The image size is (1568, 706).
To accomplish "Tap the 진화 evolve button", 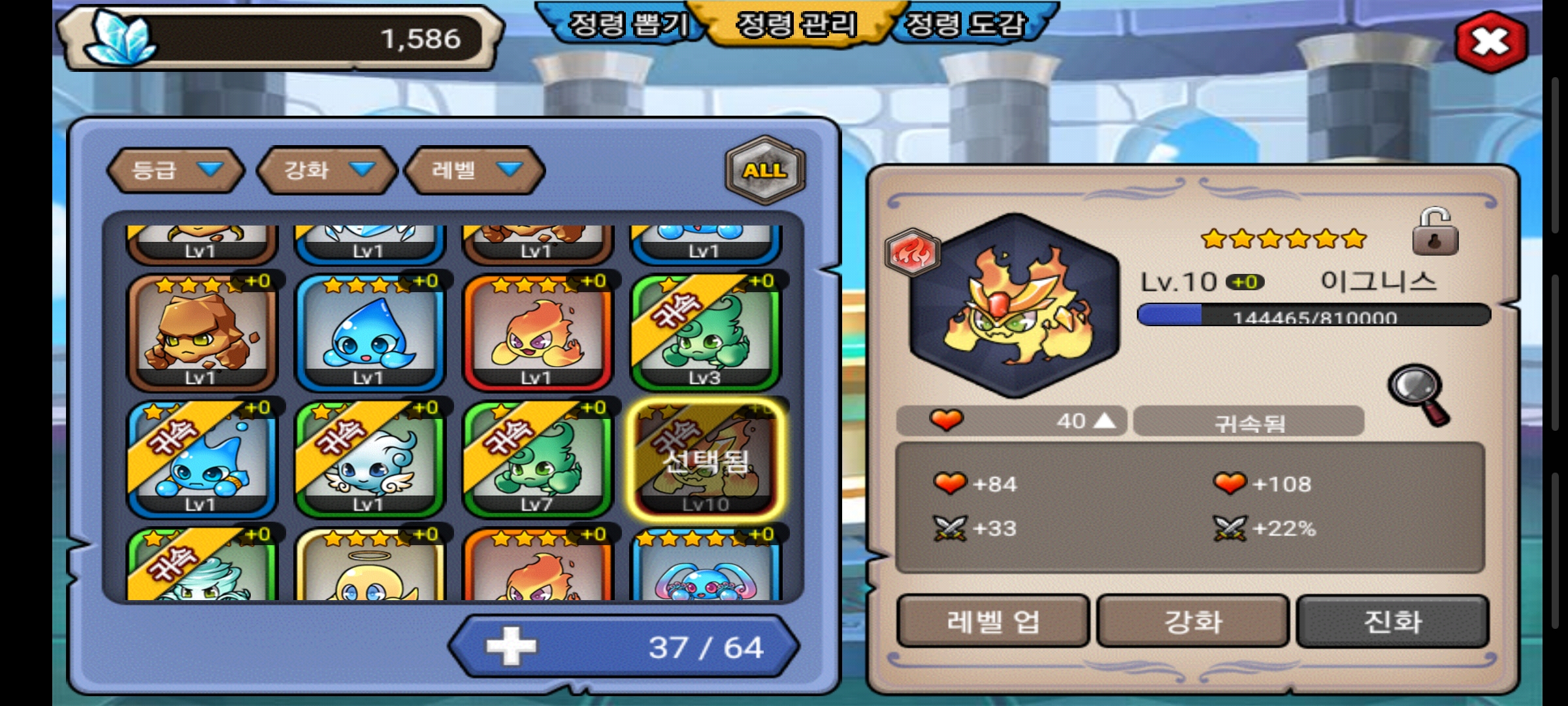I will click(x=1392, y=621).
